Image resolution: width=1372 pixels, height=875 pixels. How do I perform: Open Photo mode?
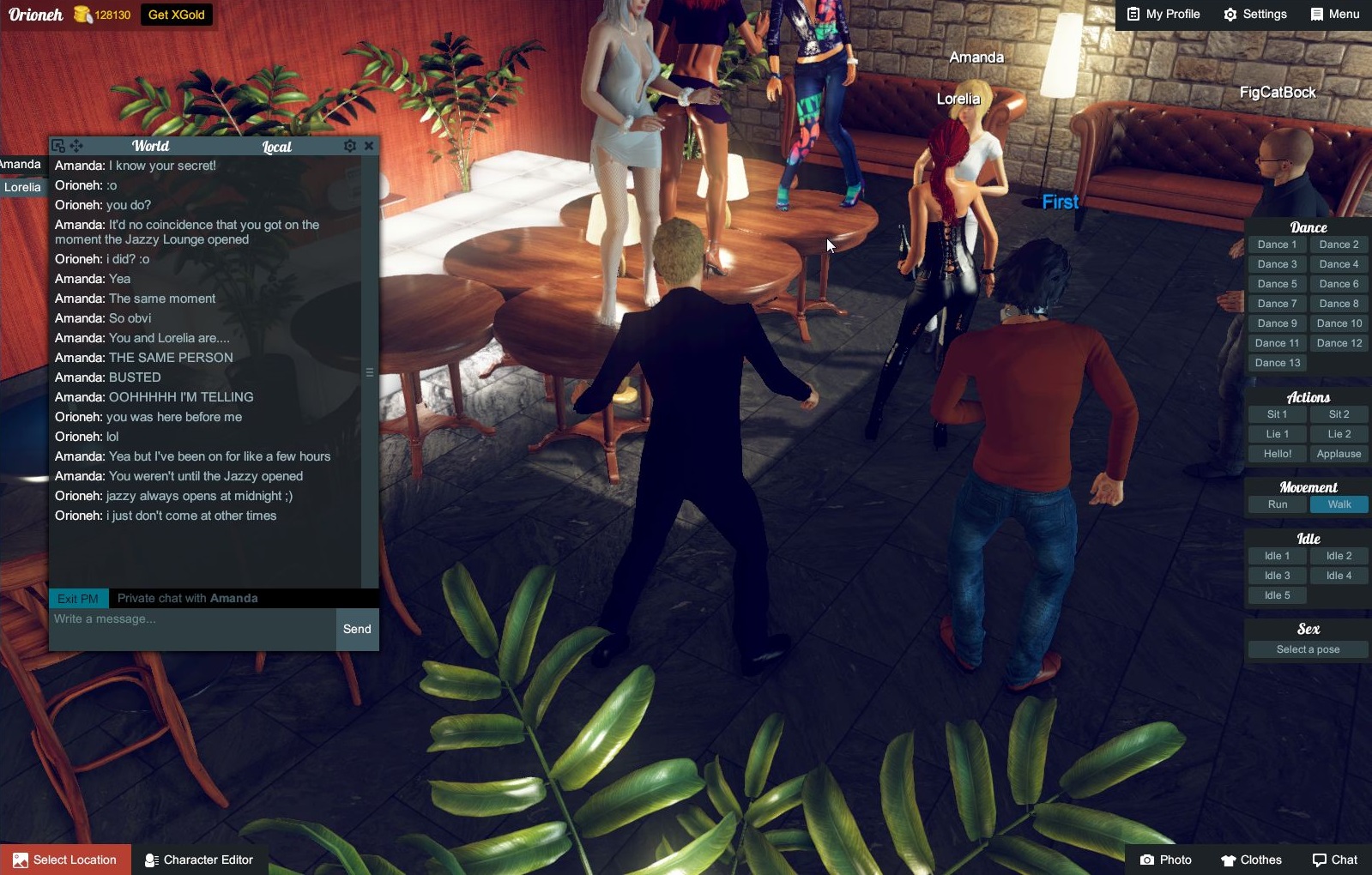coord(1165,860)
